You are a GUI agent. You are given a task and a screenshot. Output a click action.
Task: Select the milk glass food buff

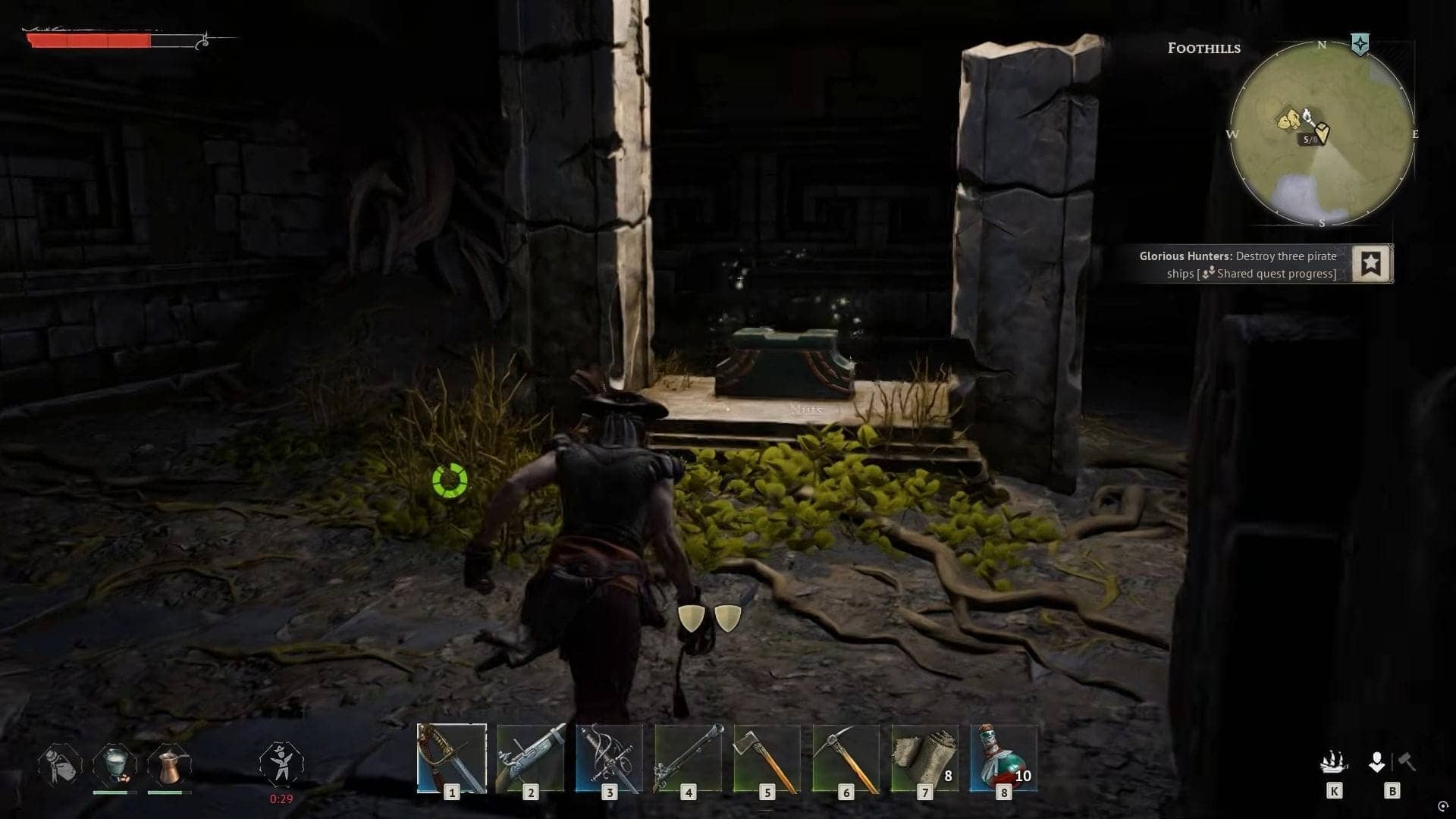point(115,764)
